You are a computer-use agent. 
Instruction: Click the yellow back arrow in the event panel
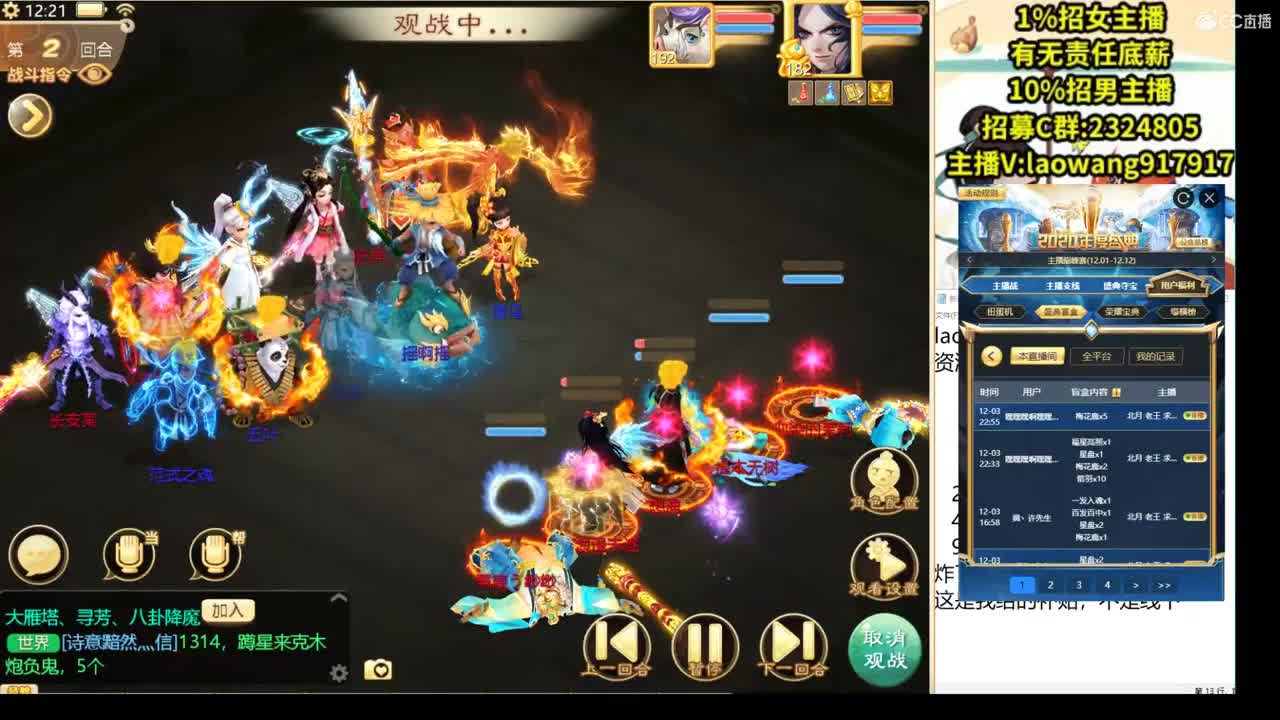click(991, 356)
